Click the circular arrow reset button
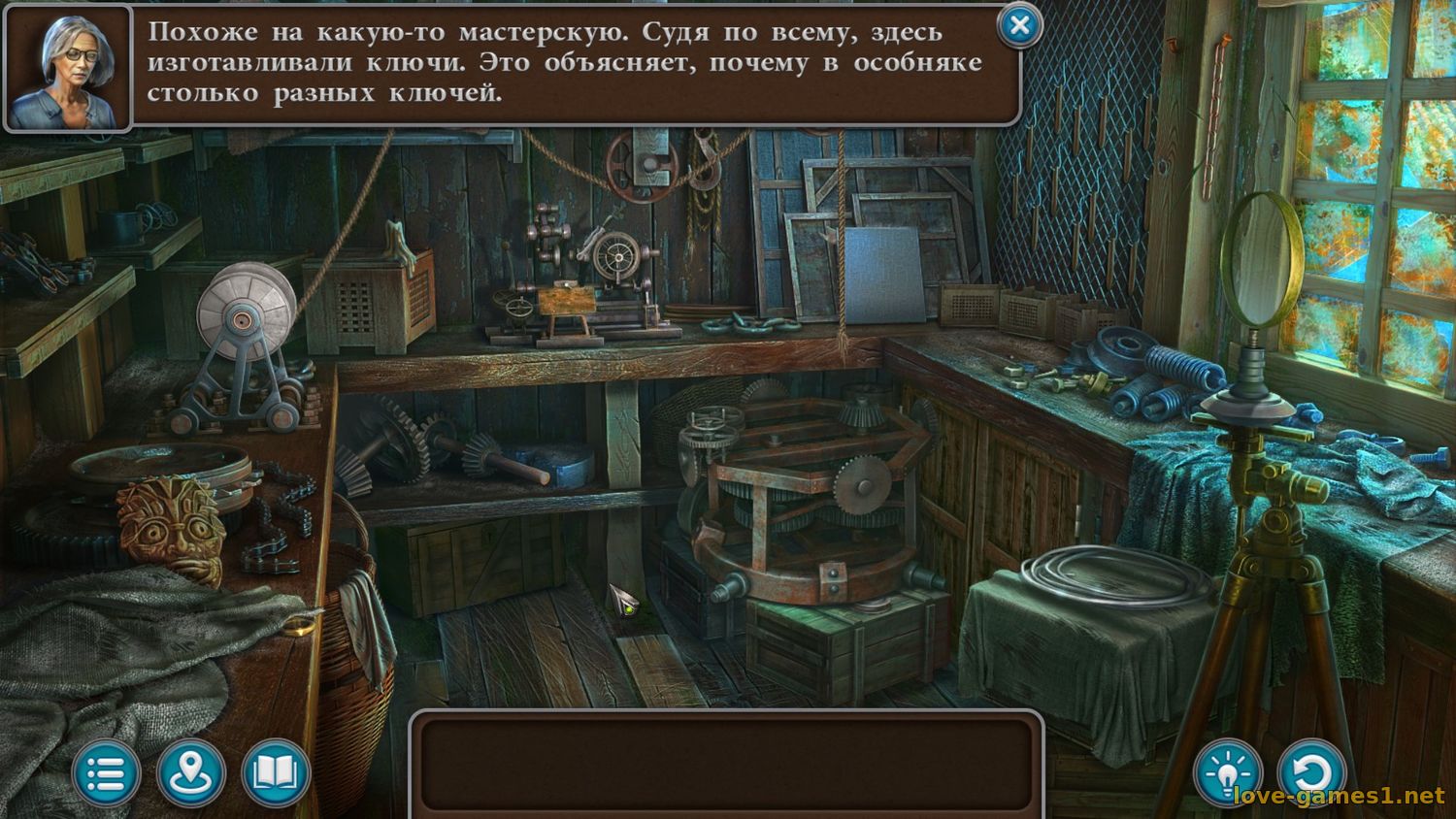 (x=1311, y=773)
